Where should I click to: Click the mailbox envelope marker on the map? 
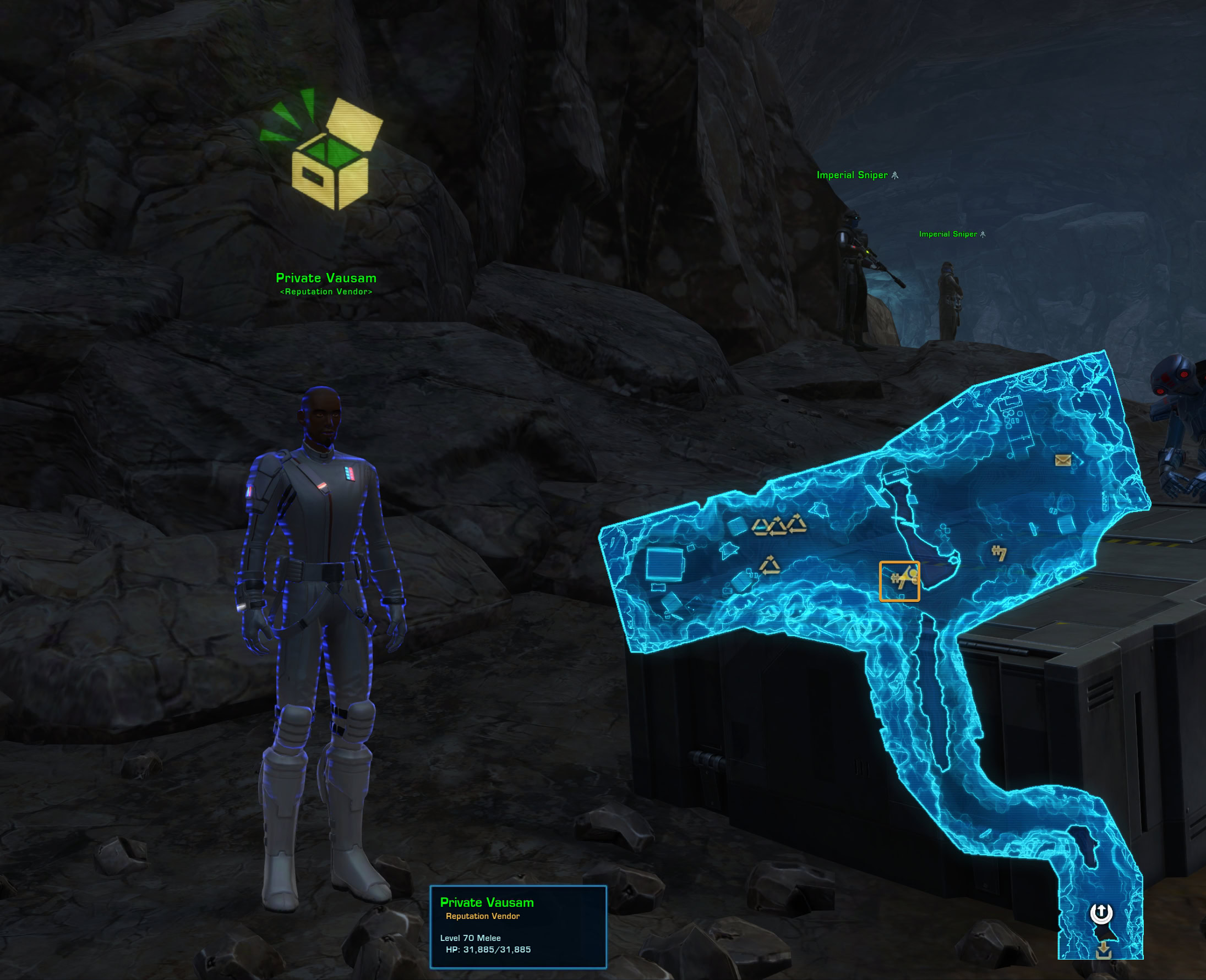[1062, 461]
